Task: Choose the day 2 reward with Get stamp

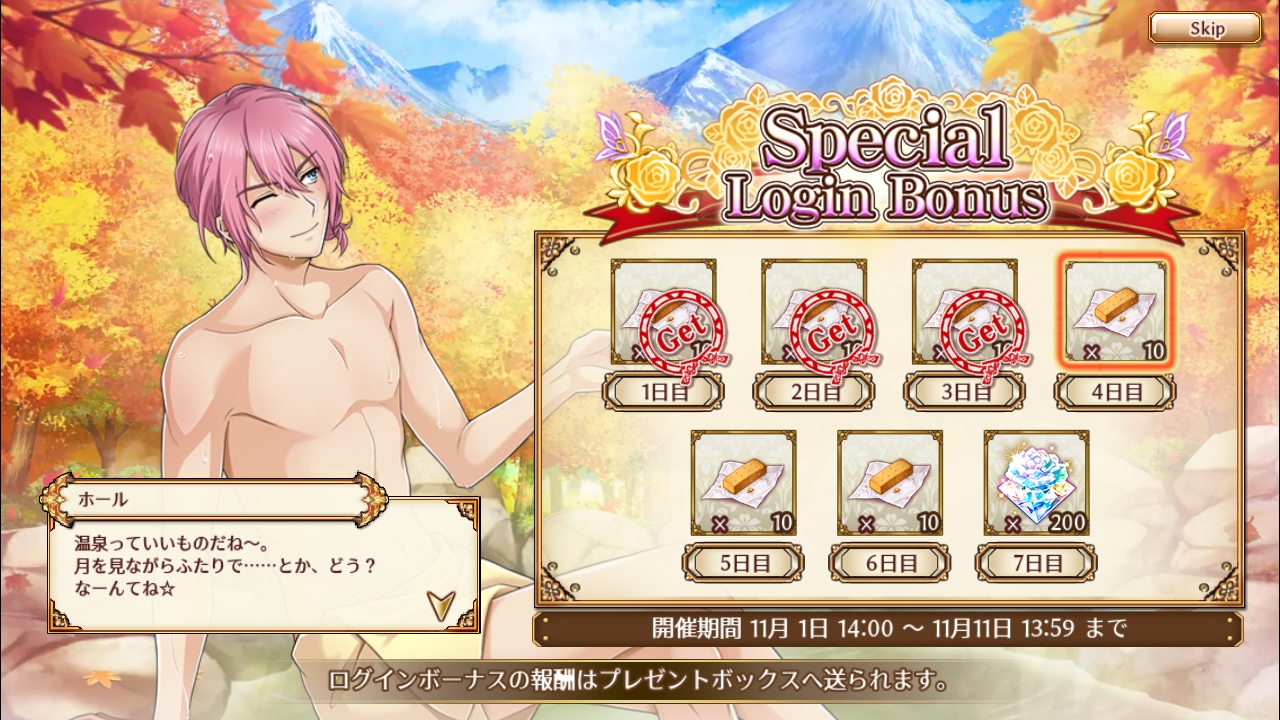Action: click(x=814, y=313)
